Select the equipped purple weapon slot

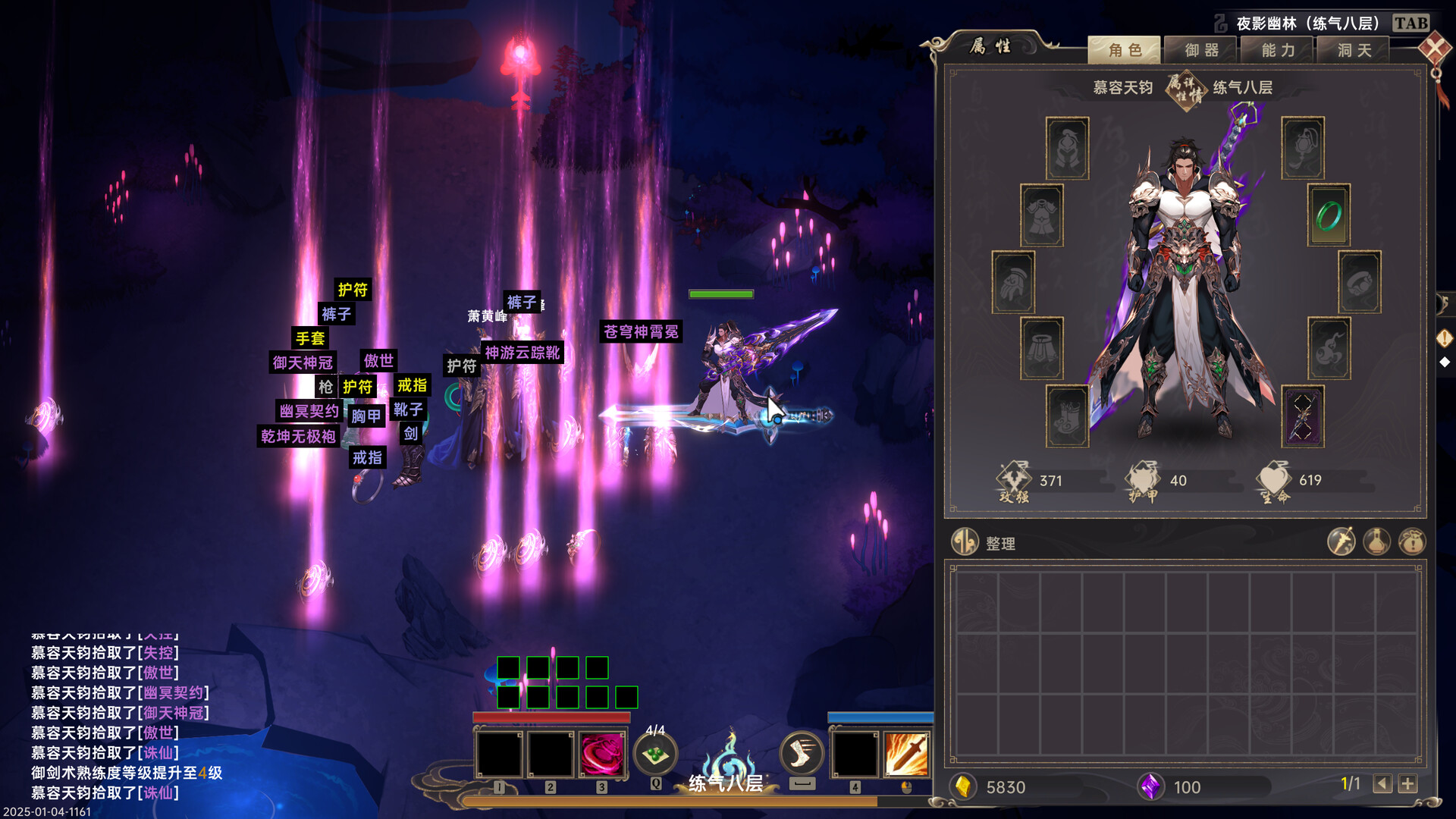tap(1302, 416)
